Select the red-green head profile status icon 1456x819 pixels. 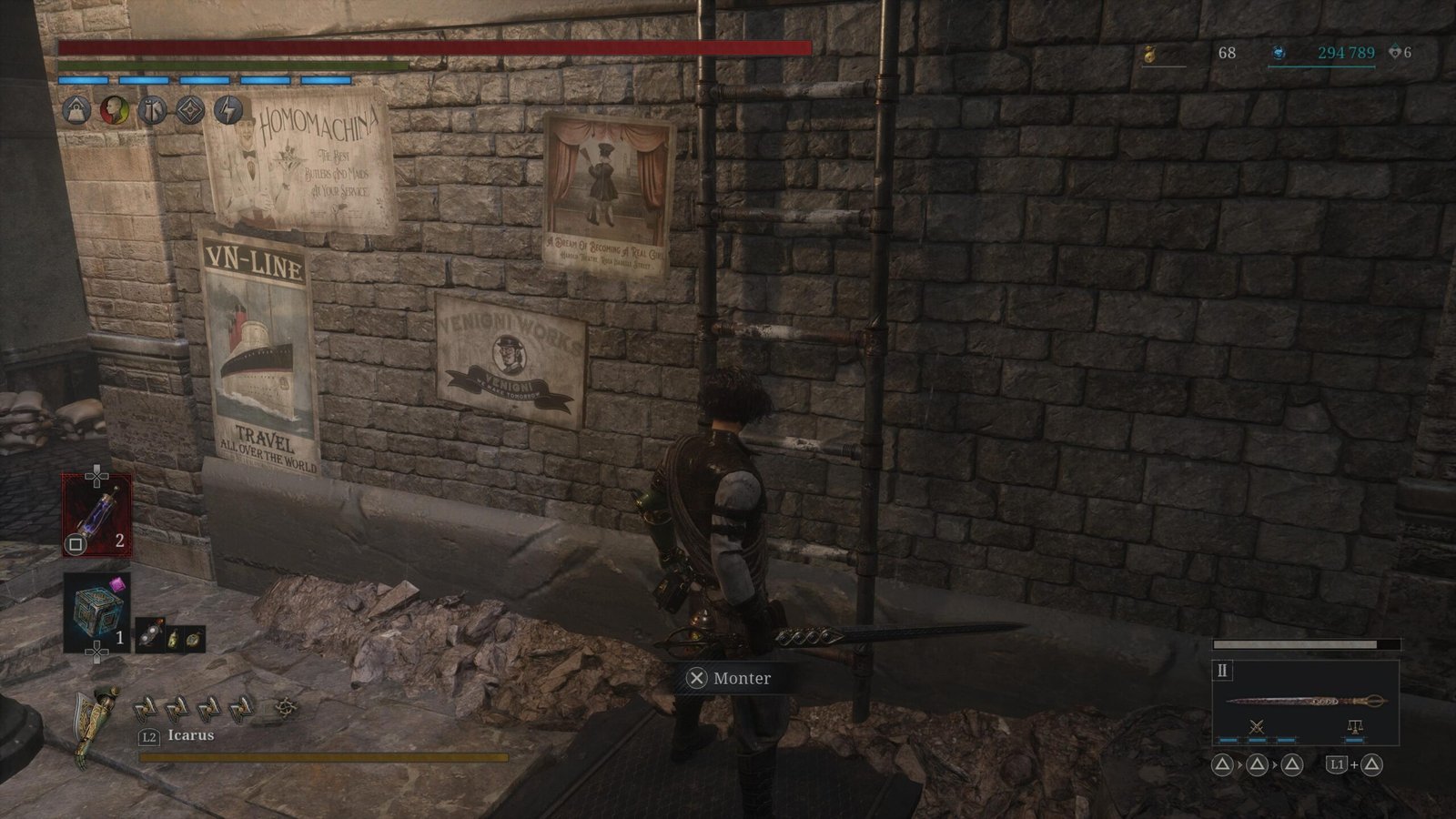click(114, 111)
